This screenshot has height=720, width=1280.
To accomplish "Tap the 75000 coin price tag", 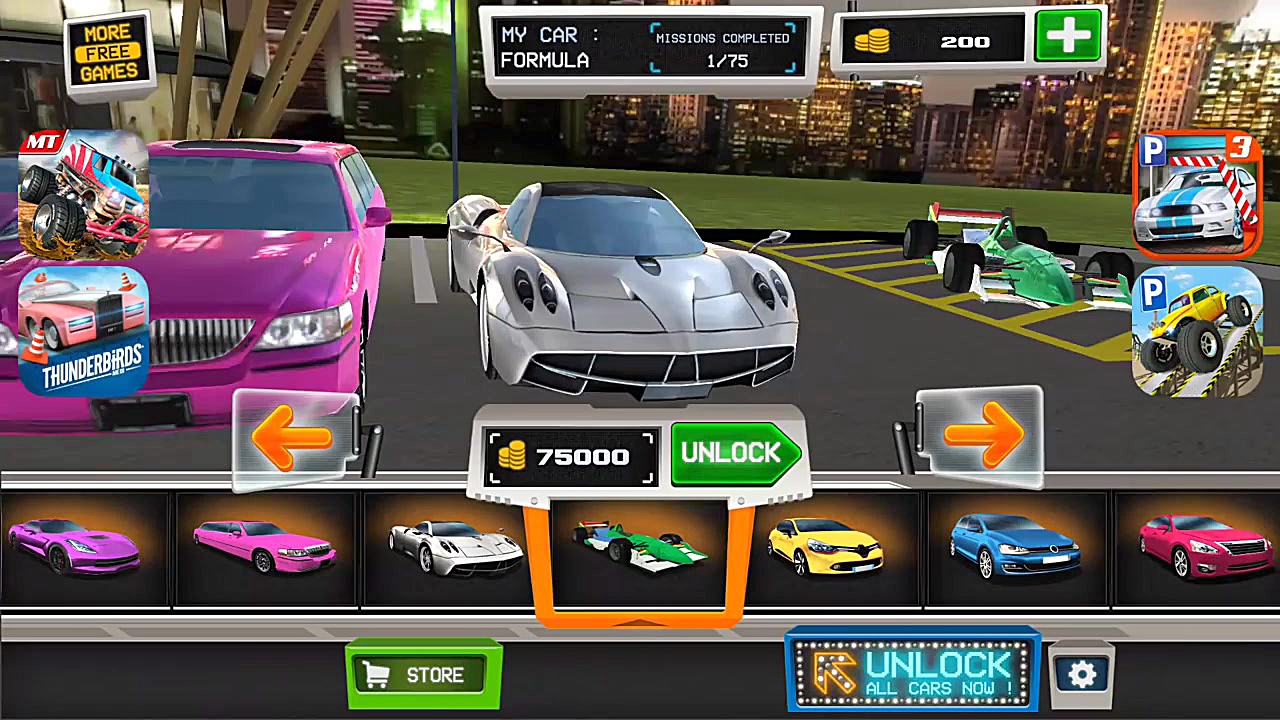I will click(570, 457).
